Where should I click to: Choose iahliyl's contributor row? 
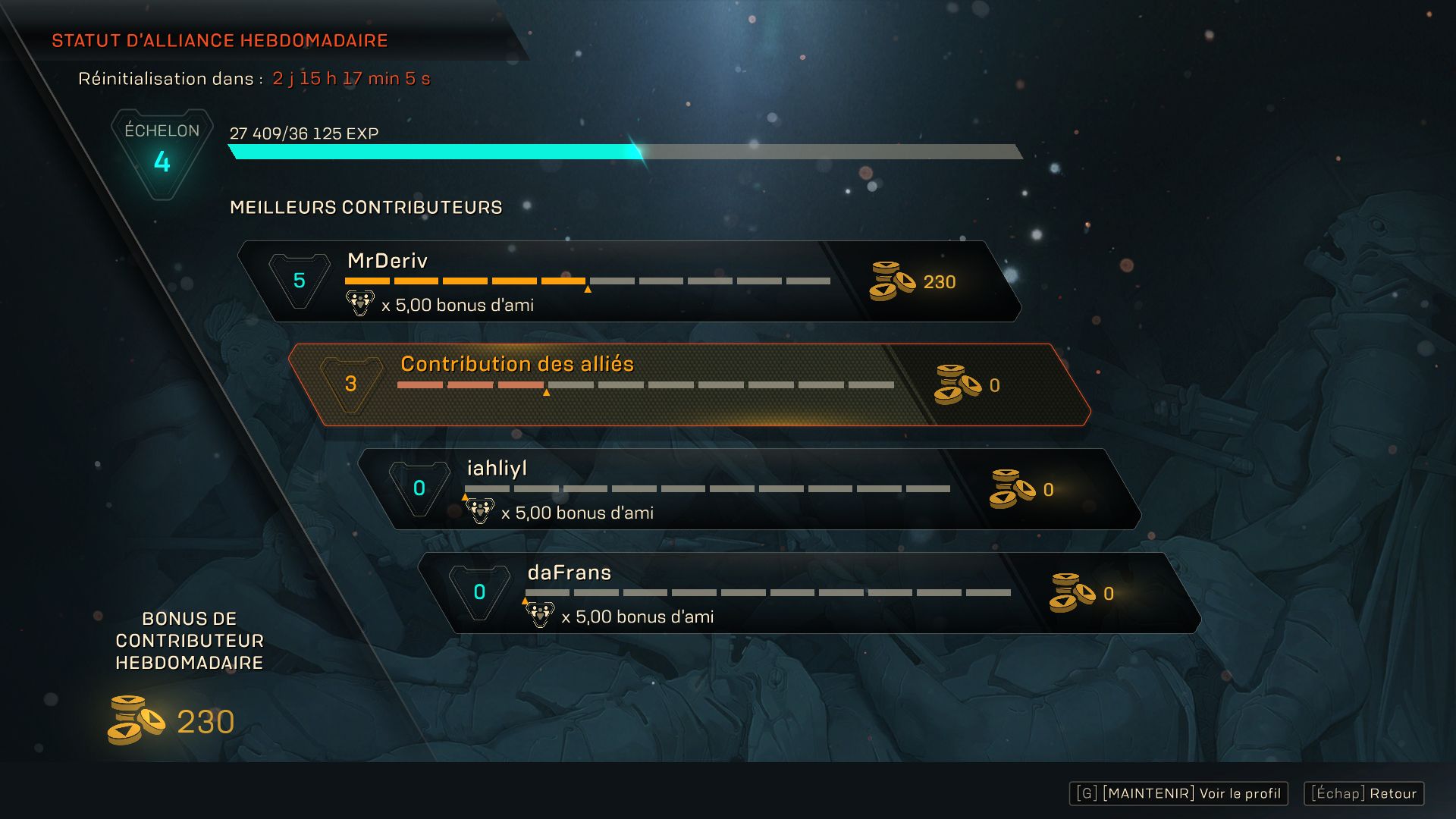[749, 489]
